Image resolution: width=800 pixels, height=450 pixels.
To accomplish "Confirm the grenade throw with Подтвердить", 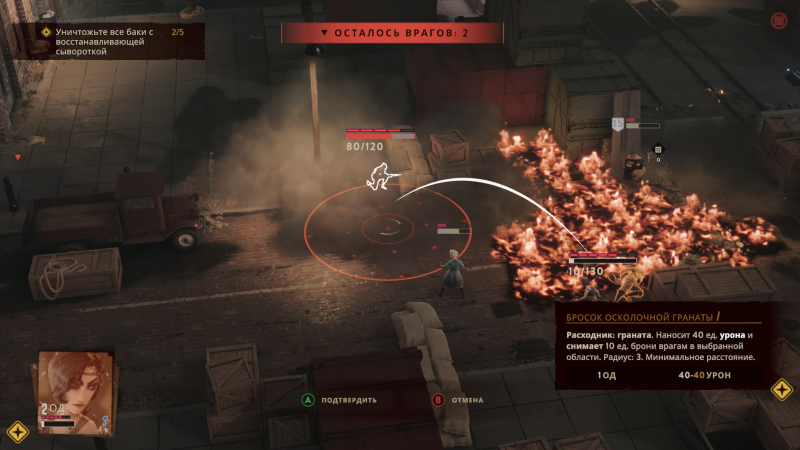I will (x=340, y=400).
